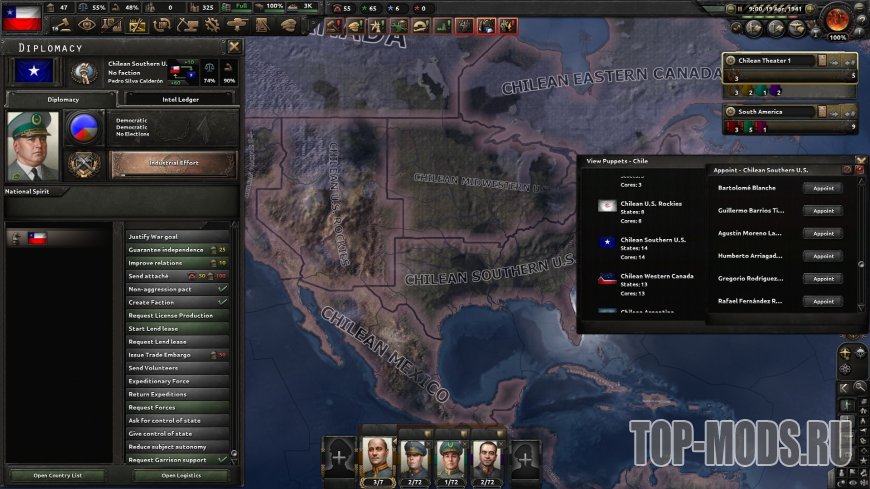The image size is (870, 489).
Task: Open Country List
Action: [x=57, y=475]
